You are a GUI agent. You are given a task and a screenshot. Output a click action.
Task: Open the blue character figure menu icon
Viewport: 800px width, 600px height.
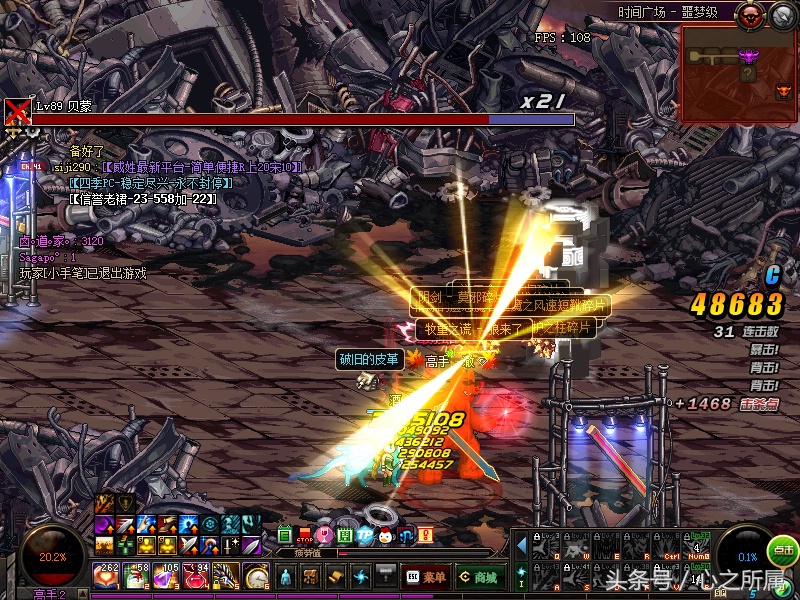[x=286, y=576]
